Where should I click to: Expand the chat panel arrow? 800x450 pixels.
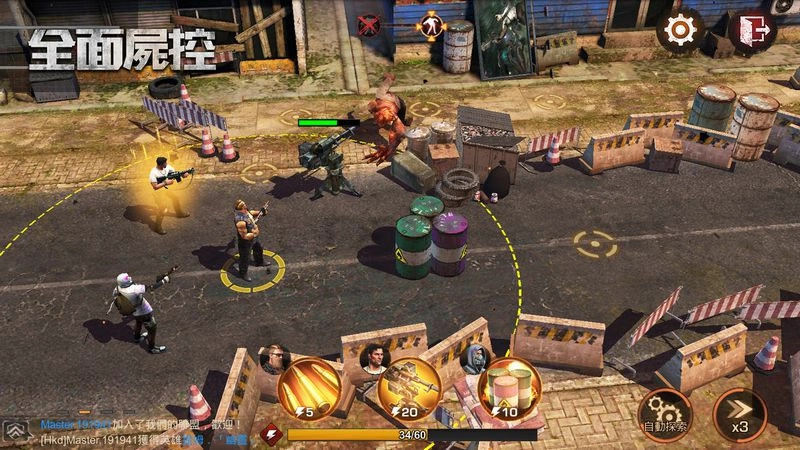16,431
